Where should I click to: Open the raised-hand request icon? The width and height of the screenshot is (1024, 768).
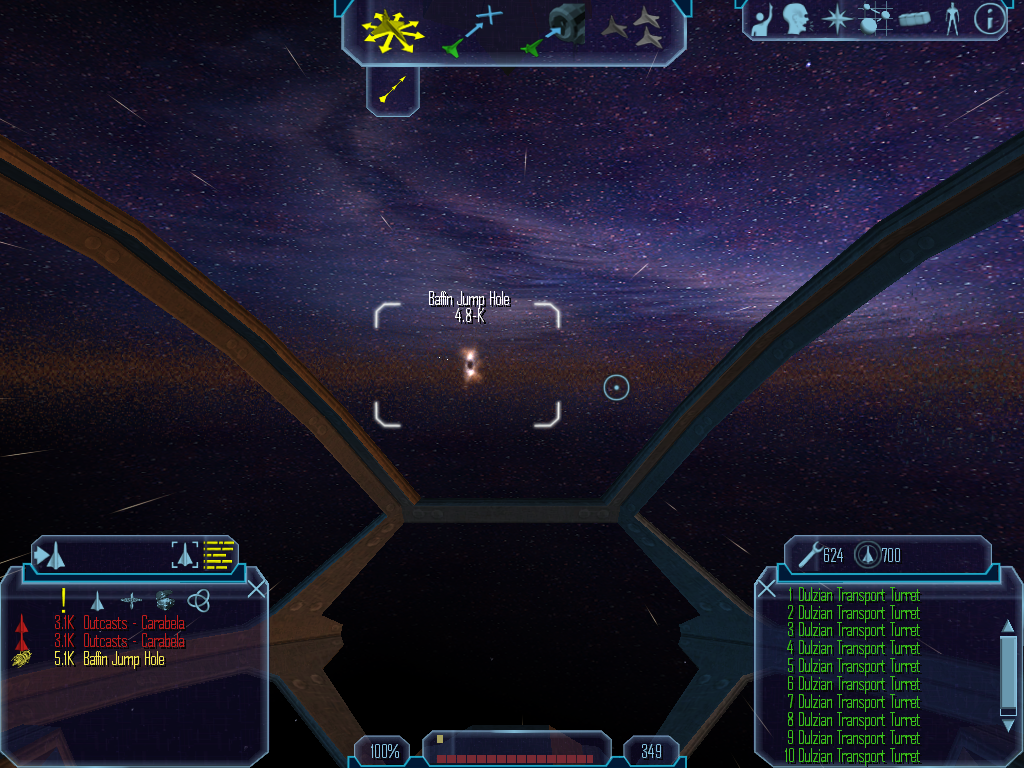pos(762,18)
